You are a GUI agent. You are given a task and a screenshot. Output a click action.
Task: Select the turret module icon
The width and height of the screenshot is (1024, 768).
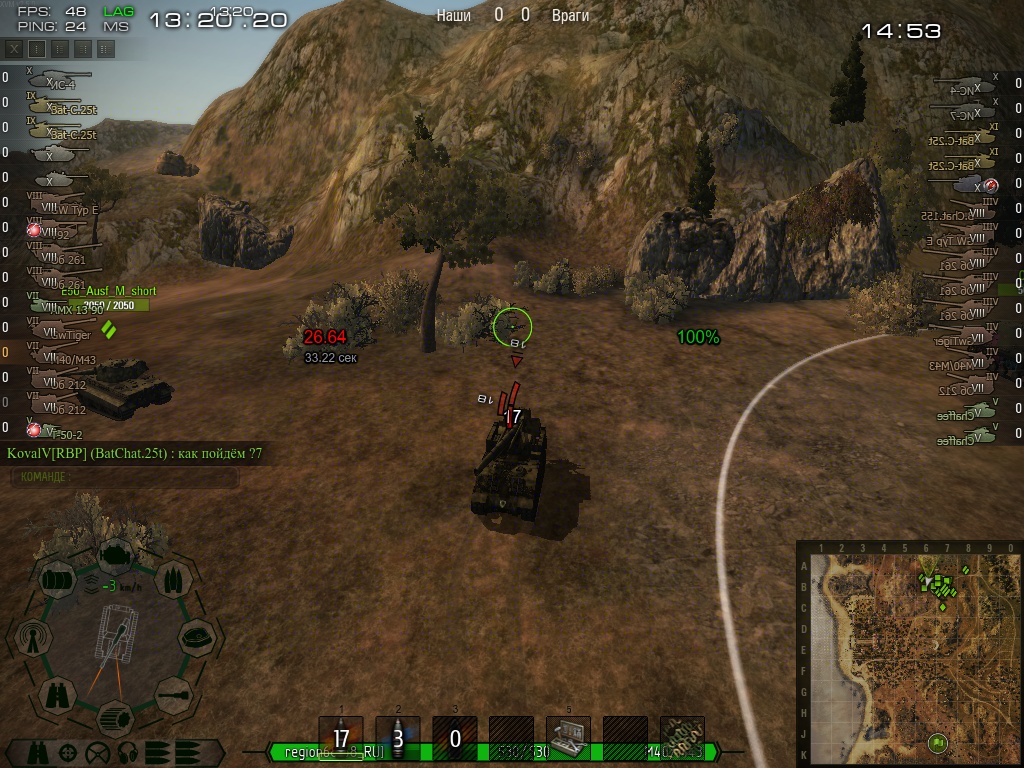pyautogui.click(x=196, y=635)
